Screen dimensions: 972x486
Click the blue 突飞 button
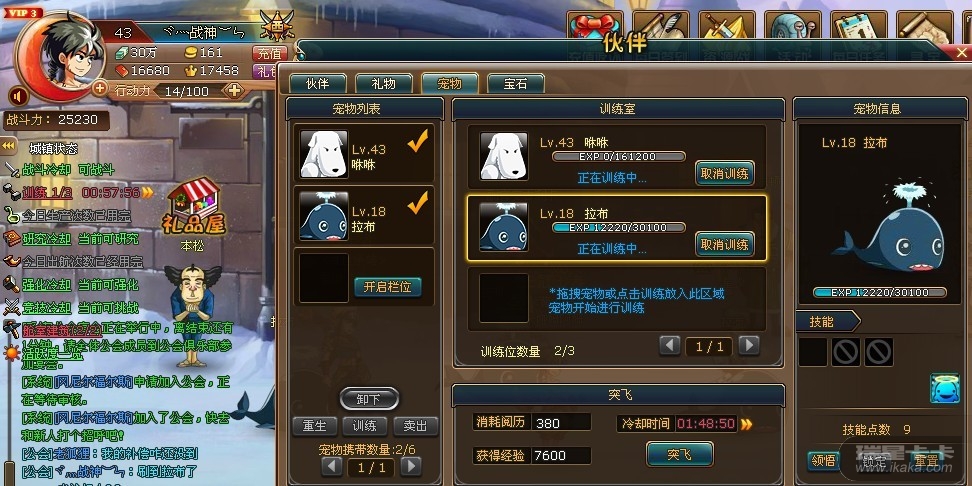pyautogui.click(x=679, y=455)
